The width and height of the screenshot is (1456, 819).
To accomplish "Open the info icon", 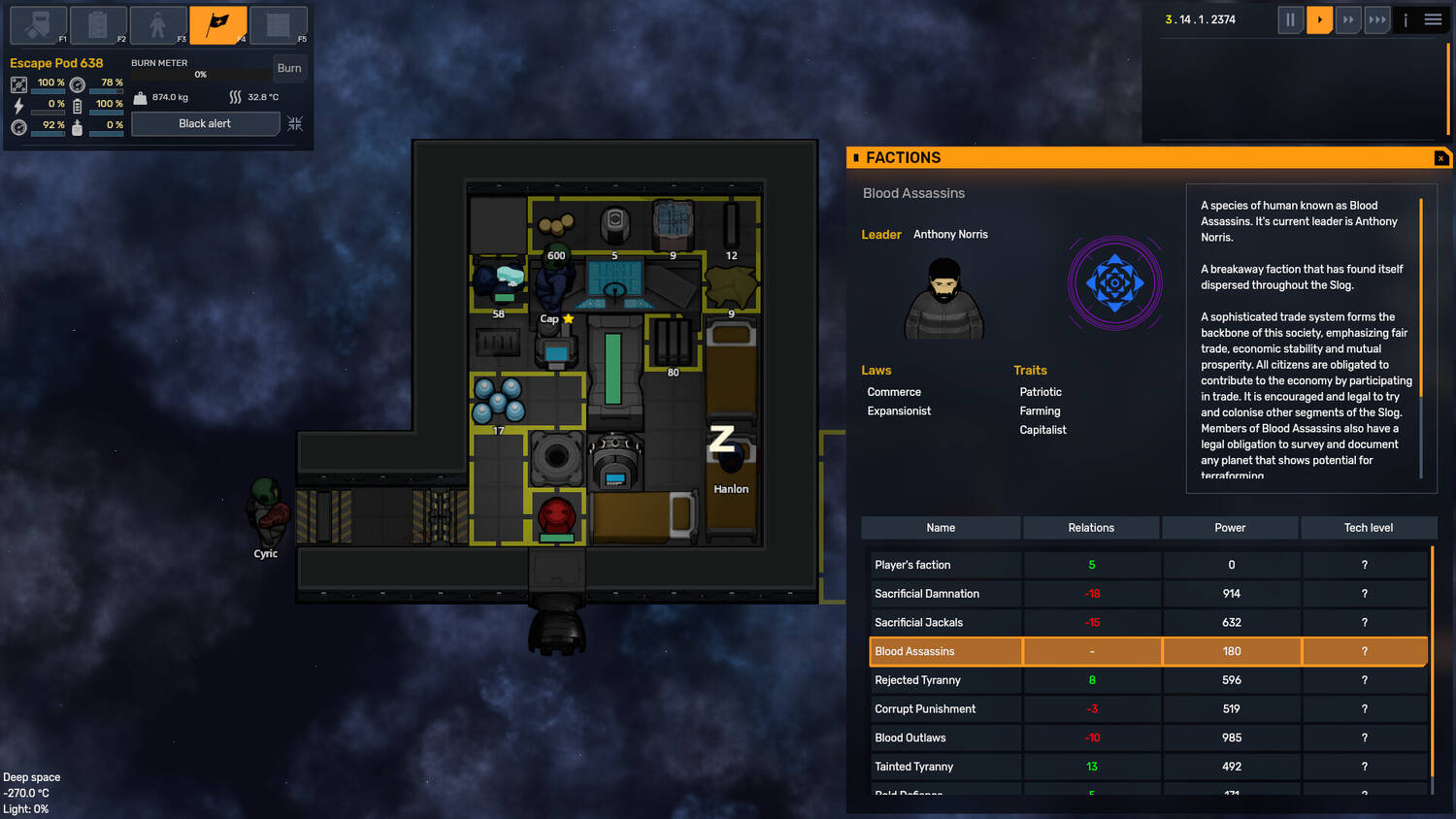I will point(1406,19).
